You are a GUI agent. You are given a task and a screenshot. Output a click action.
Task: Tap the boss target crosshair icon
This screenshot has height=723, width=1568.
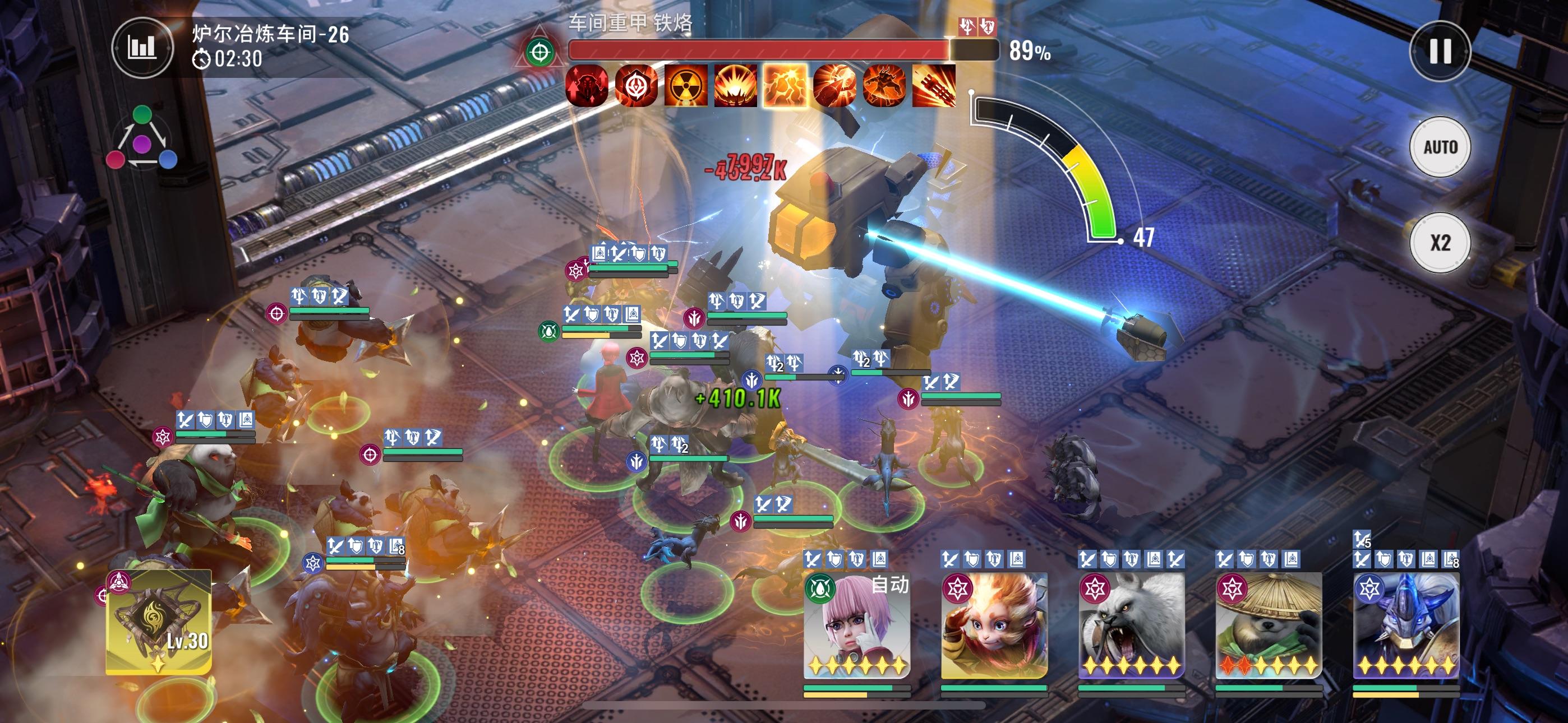[540, 53]
